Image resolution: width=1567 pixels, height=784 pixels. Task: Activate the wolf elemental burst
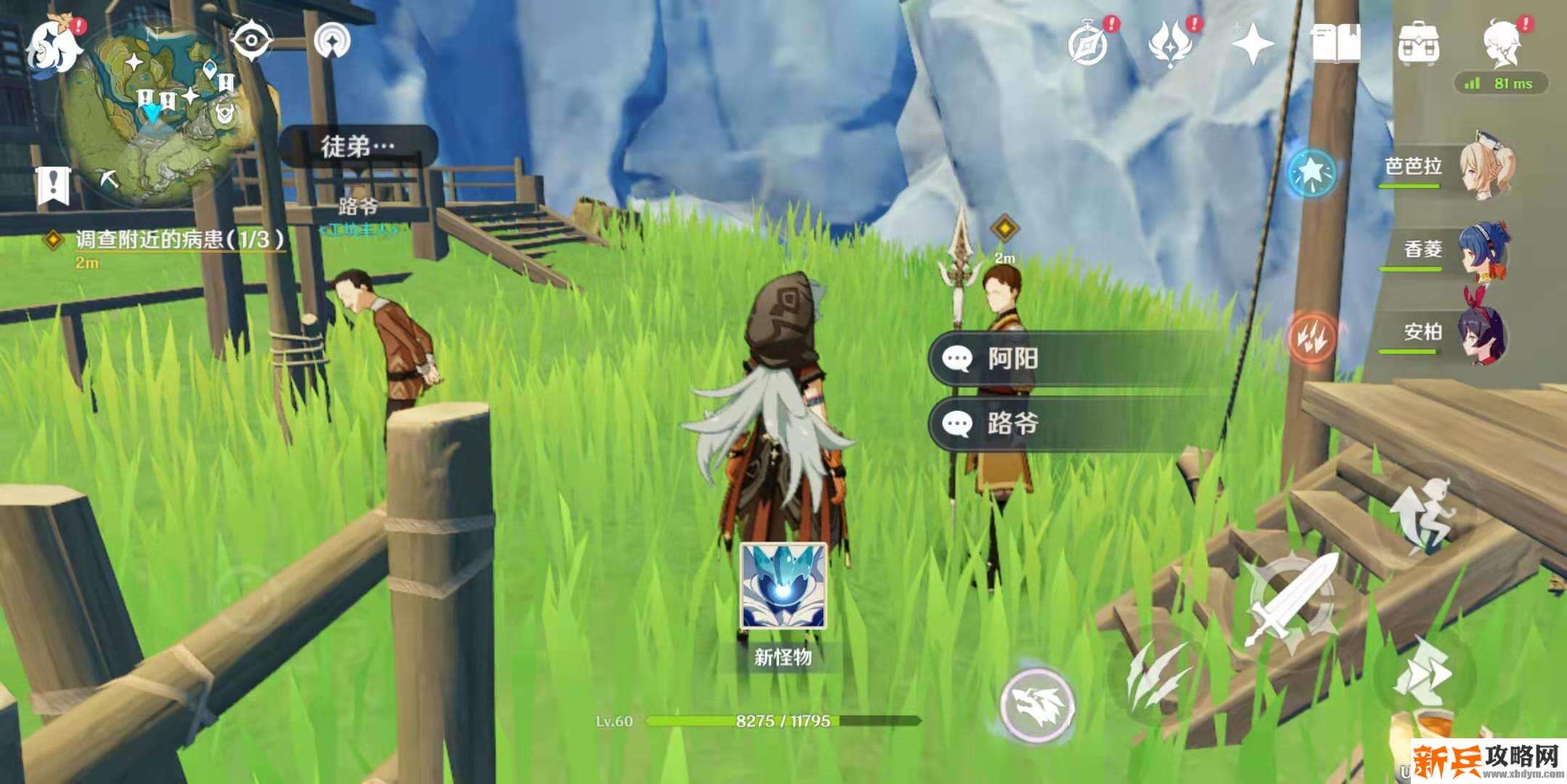1037,704
